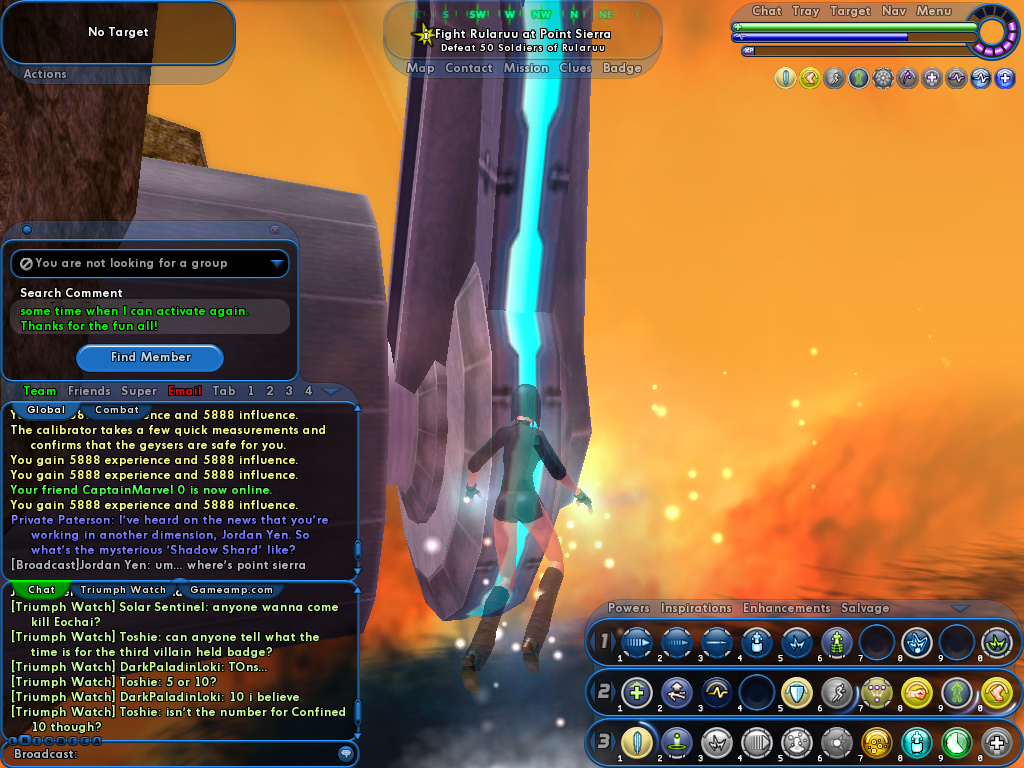This screenshot has height=768, width=1024.
Task: Open the Email tab
Action: (185, 391)
